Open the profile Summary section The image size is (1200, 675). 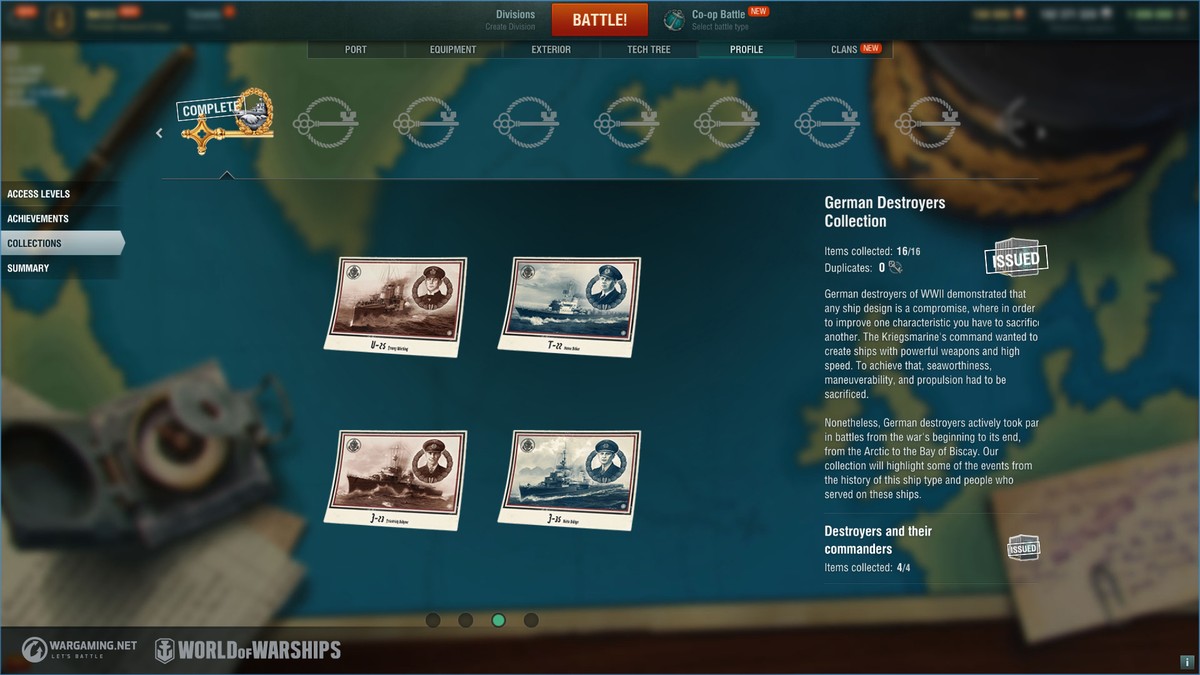(x=28, y=268)
